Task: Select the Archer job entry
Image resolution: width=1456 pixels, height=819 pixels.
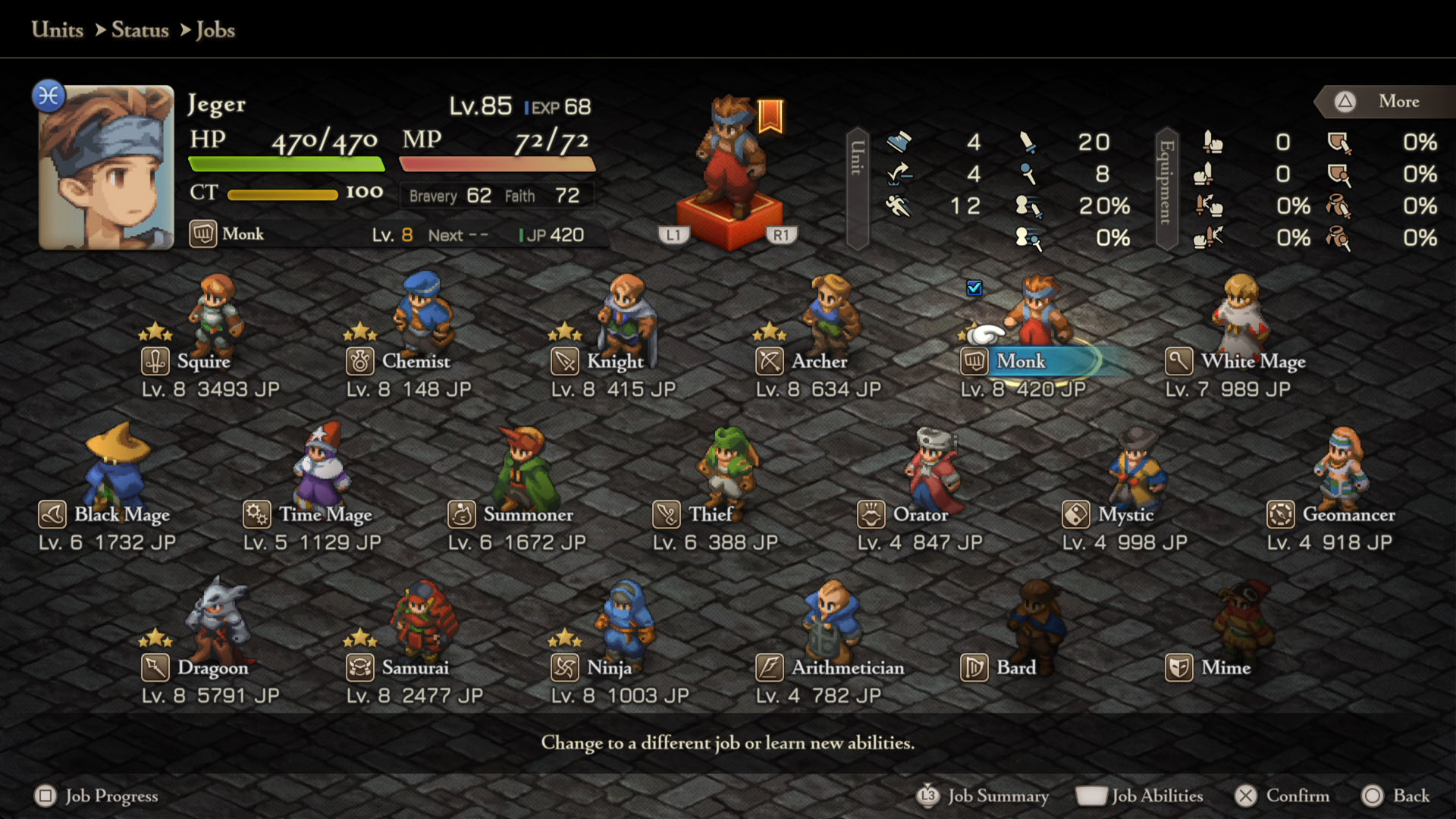Action: tap(819, 362)
